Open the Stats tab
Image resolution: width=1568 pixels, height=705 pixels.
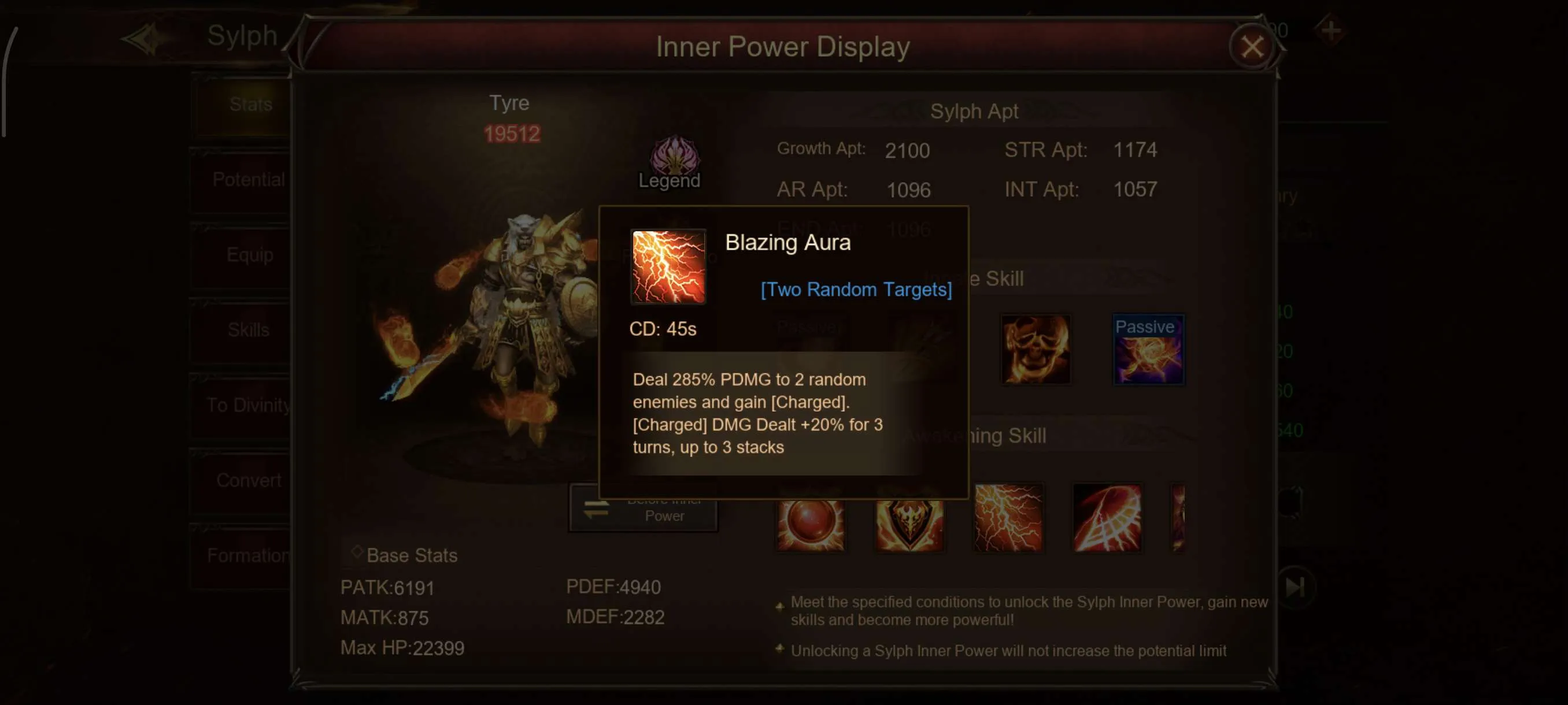click(x=250, y=105)
